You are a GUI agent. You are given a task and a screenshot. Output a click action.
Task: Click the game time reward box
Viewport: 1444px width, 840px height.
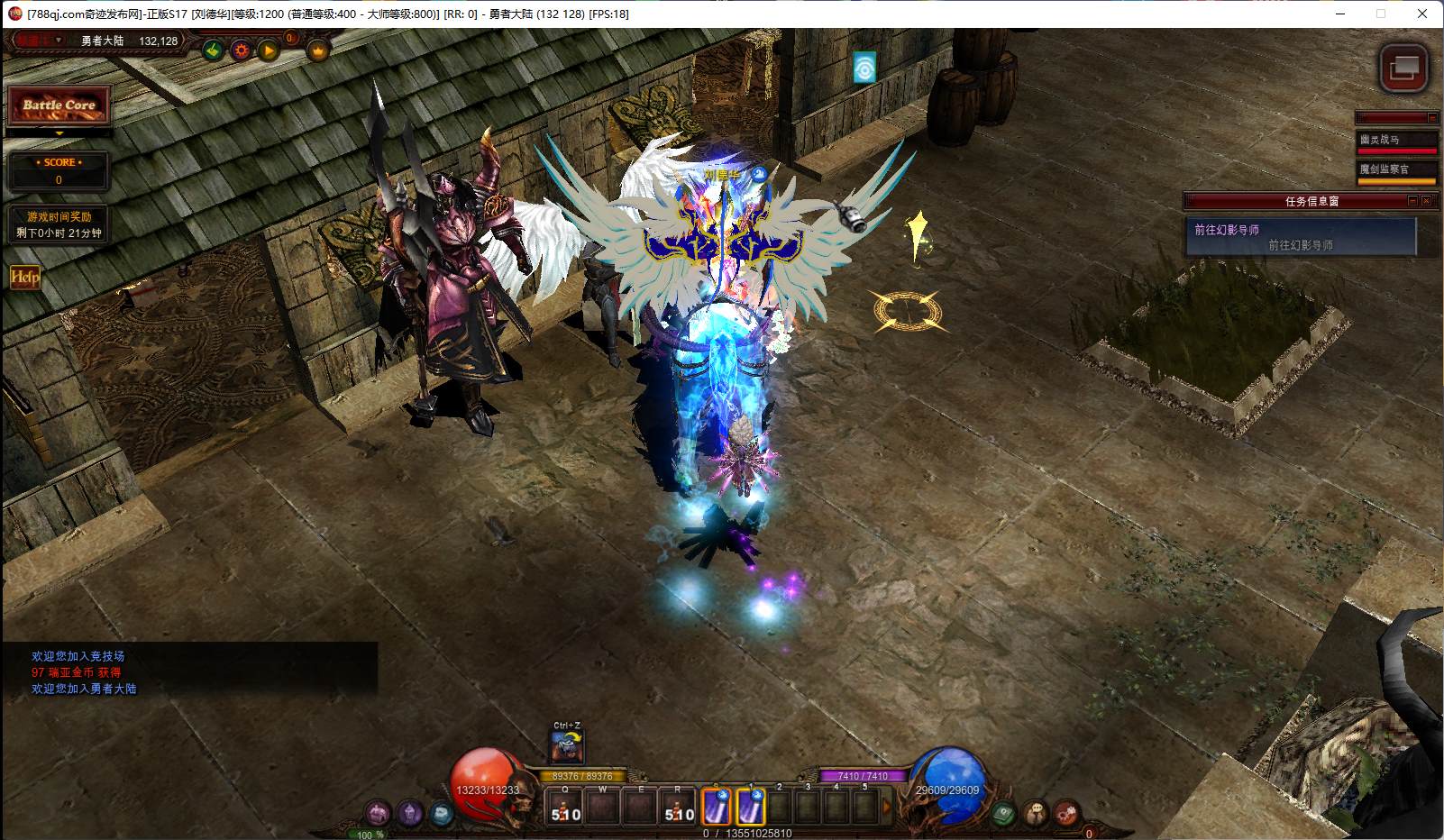59,224
